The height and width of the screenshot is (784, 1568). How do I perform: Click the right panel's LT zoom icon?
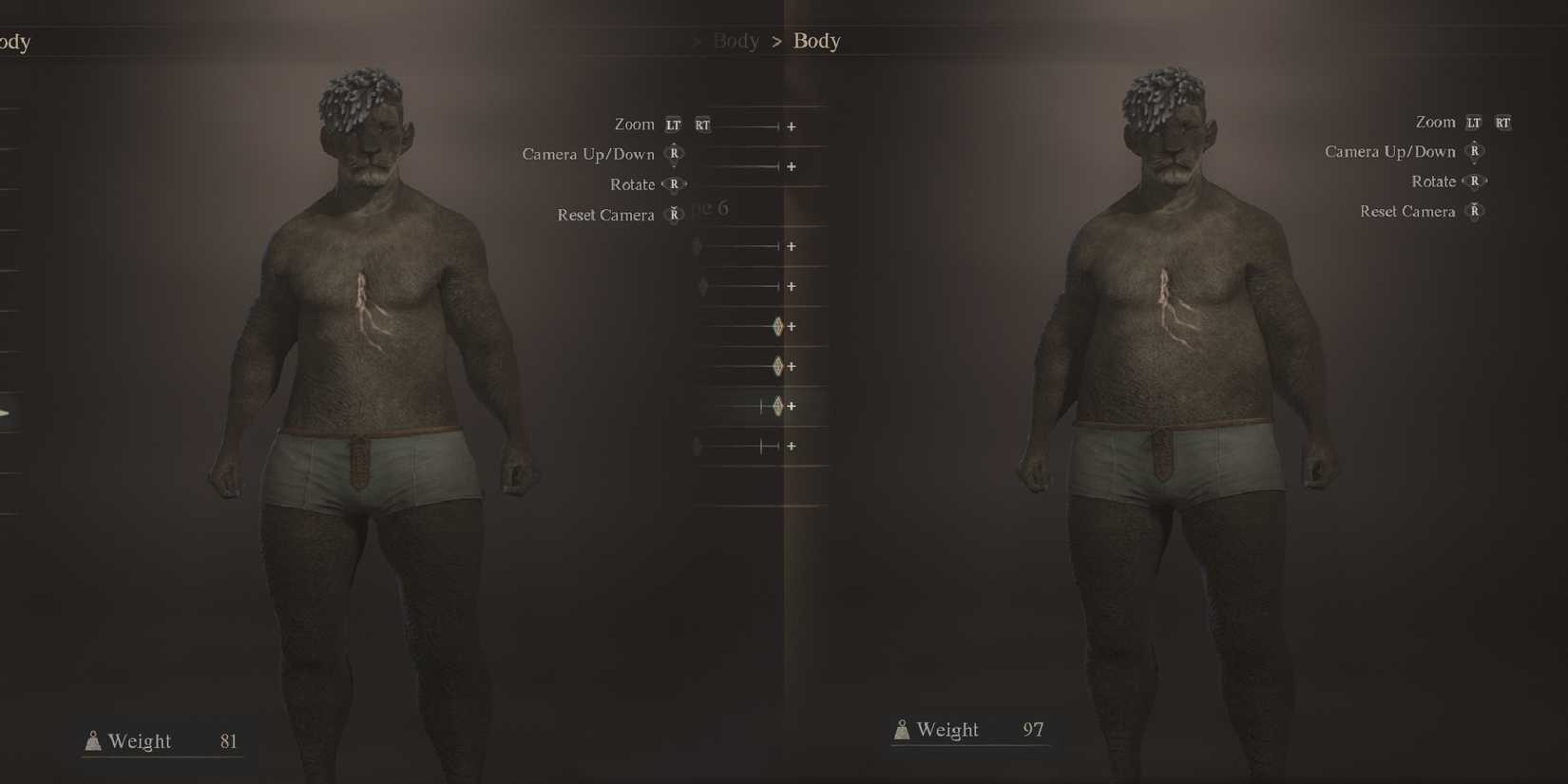tap(1474, 122)
